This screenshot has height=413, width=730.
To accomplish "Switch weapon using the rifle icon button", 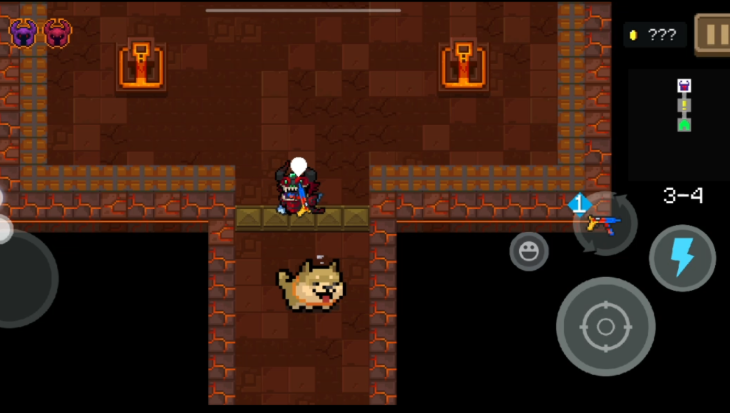I will pyautogui.click(x=605, y=222).
